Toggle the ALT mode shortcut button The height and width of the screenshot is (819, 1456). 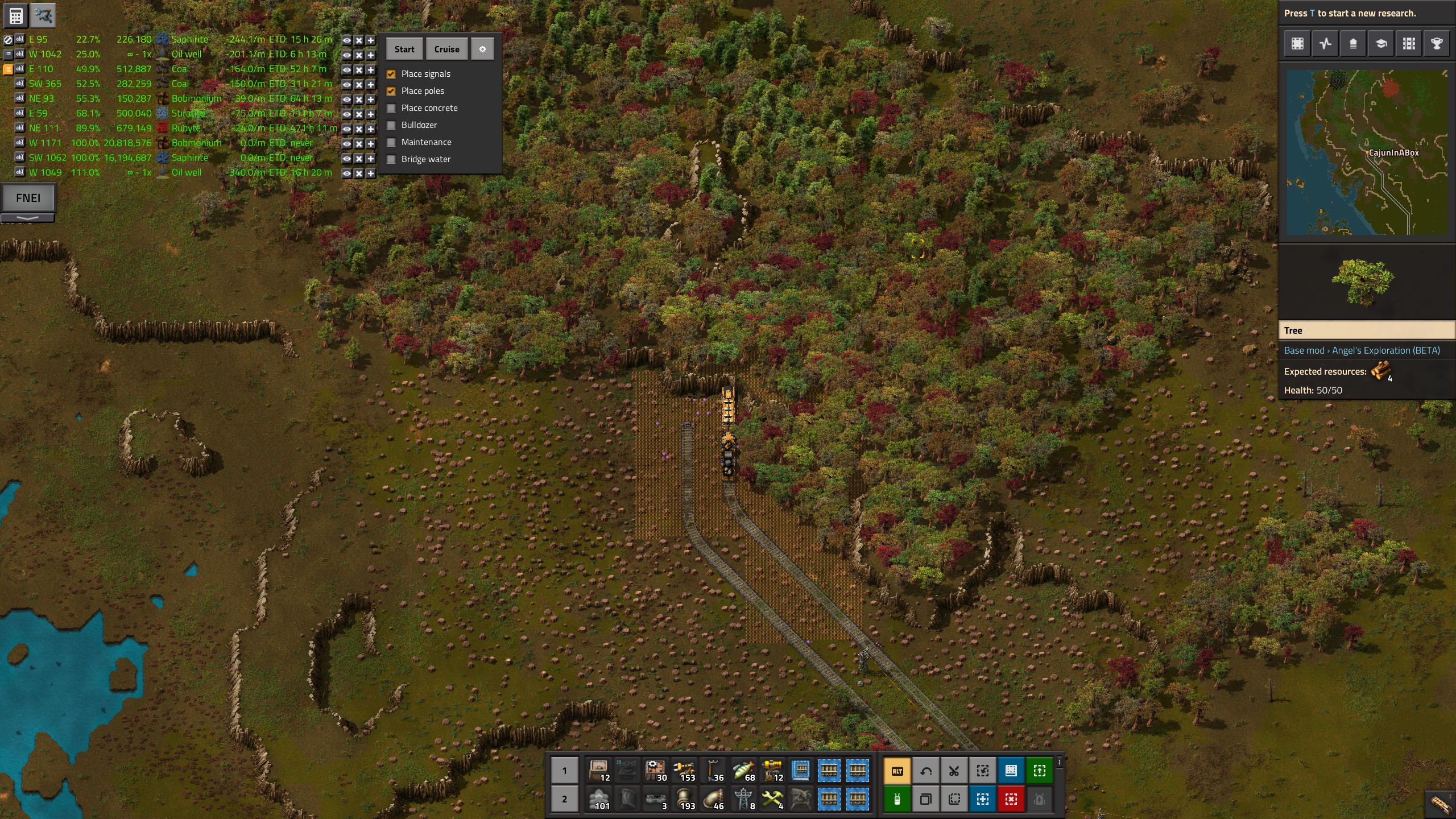897,771
